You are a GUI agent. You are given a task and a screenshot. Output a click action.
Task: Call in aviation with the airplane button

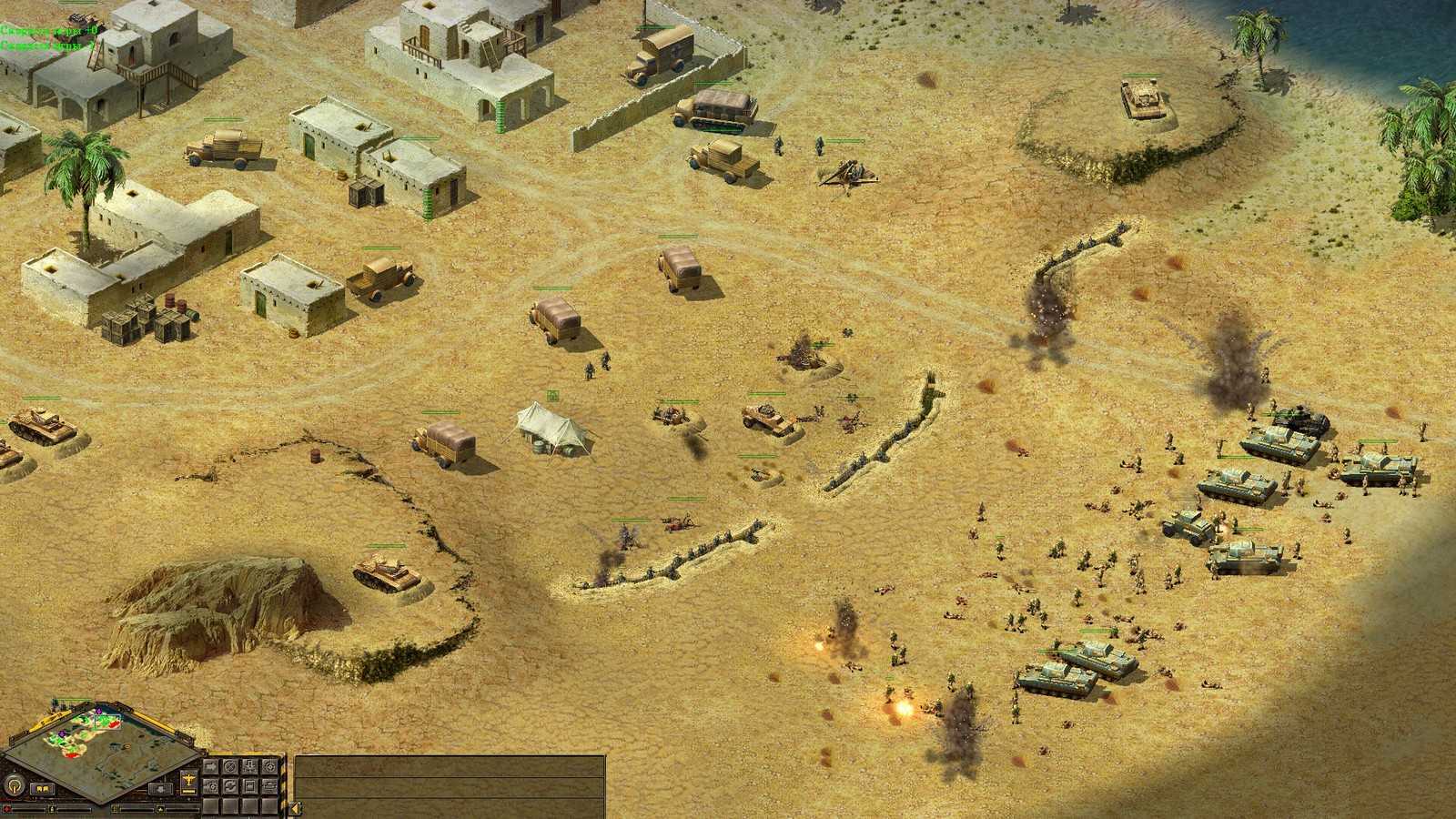tap(188, 782)
